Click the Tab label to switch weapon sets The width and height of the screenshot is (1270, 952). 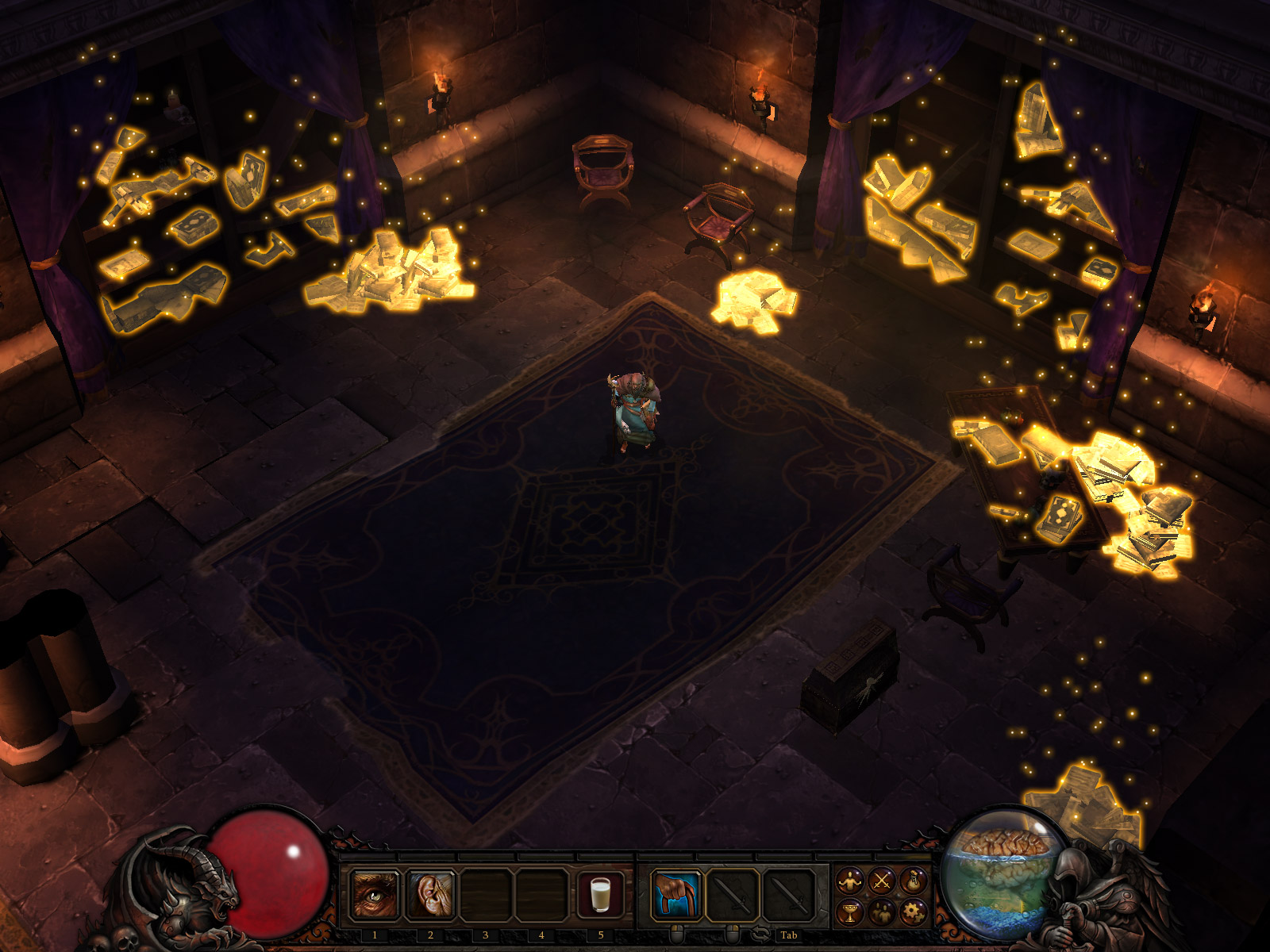(x=791, y=935)
